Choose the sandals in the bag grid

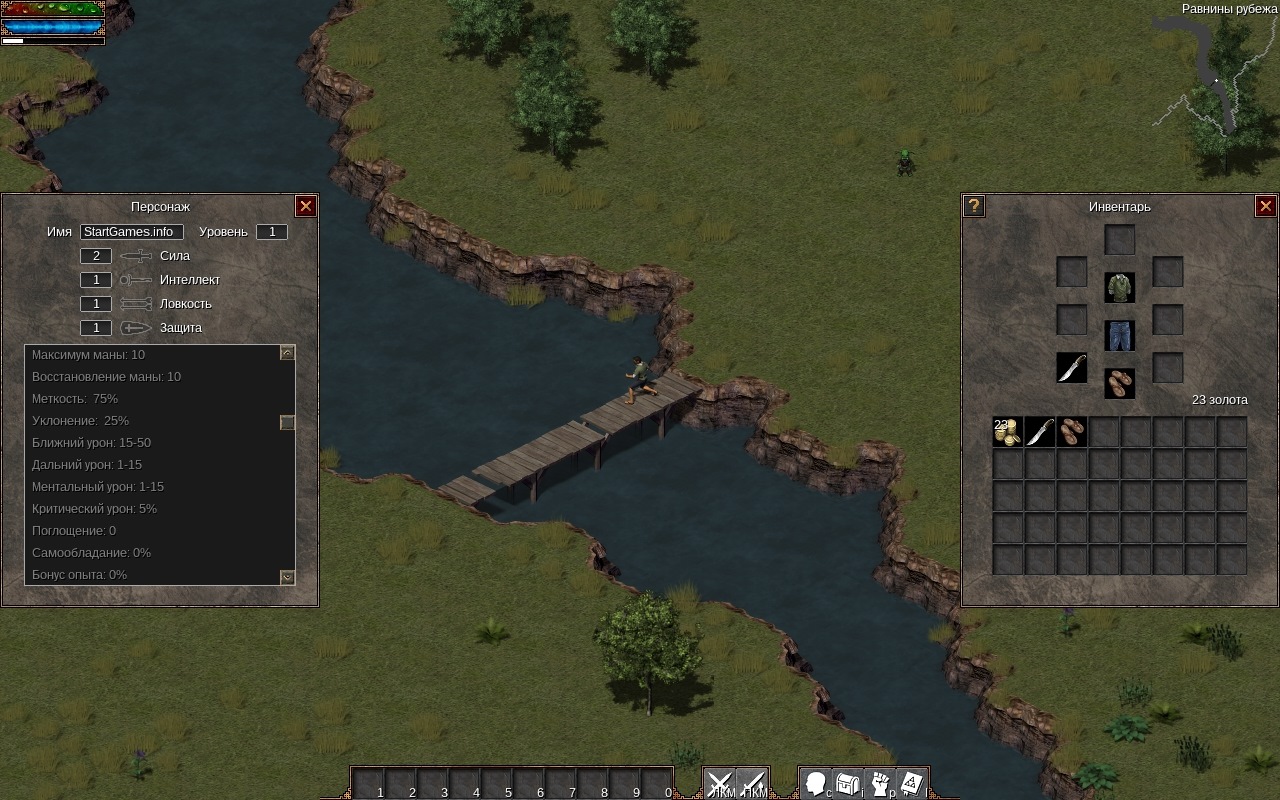(x=1072, y=432)
